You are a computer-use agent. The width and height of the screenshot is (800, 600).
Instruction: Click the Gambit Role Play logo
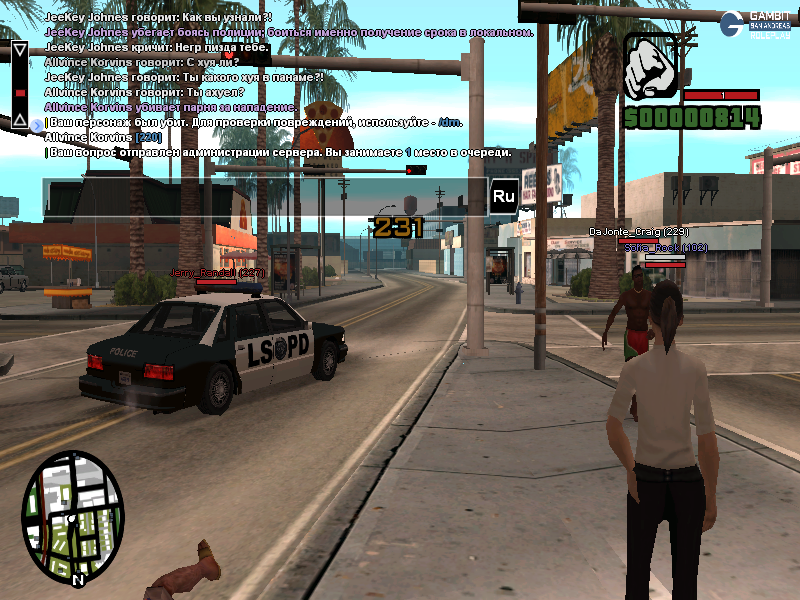(757, 23)
